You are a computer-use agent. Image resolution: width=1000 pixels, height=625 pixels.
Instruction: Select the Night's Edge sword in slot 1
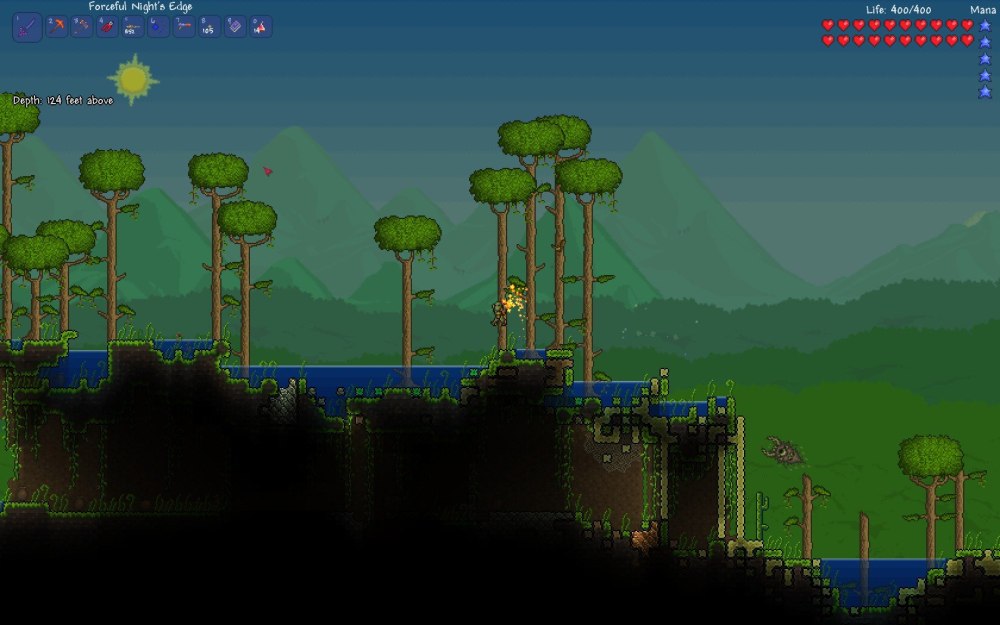(27, 27)
